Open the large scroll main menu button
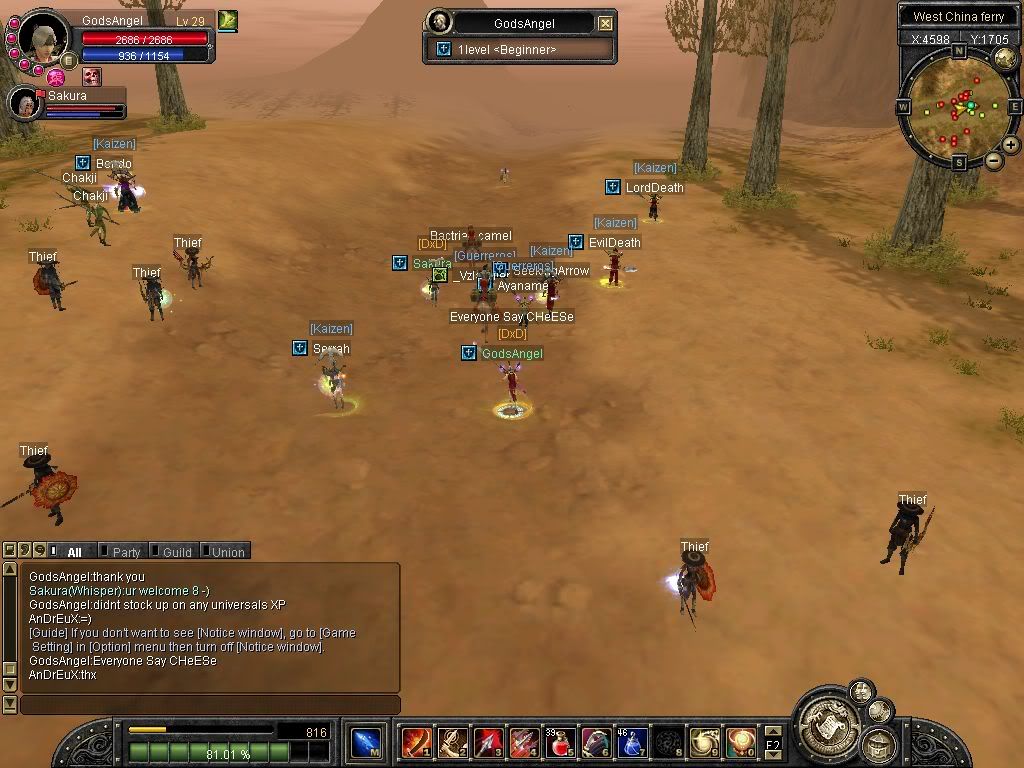This screenshot has height=768, width=1024. (x=827, y=719)
